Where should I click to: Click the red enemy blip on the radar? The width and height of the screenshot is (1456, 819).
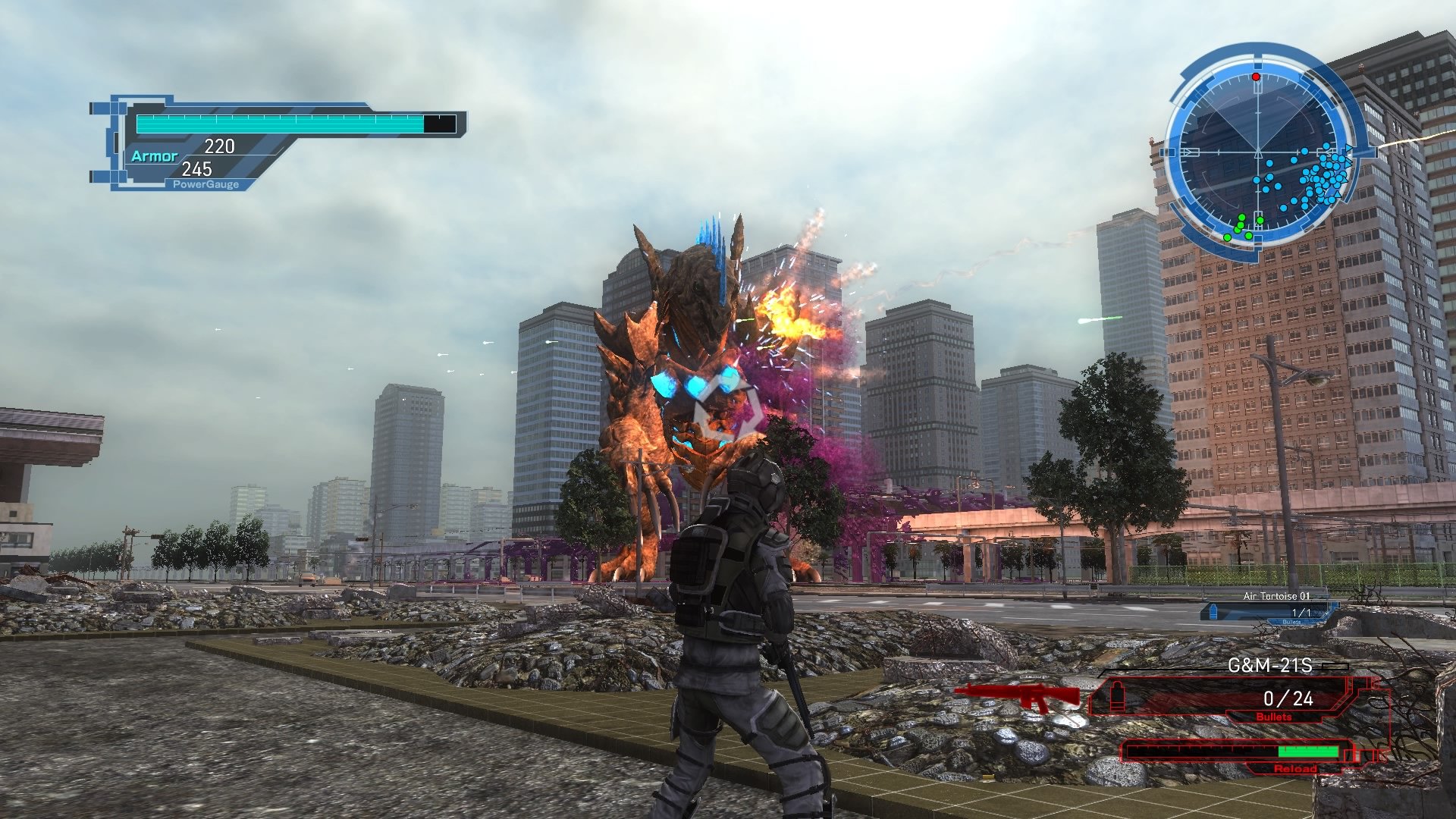pyautogui.click(x=1255, y=76)
